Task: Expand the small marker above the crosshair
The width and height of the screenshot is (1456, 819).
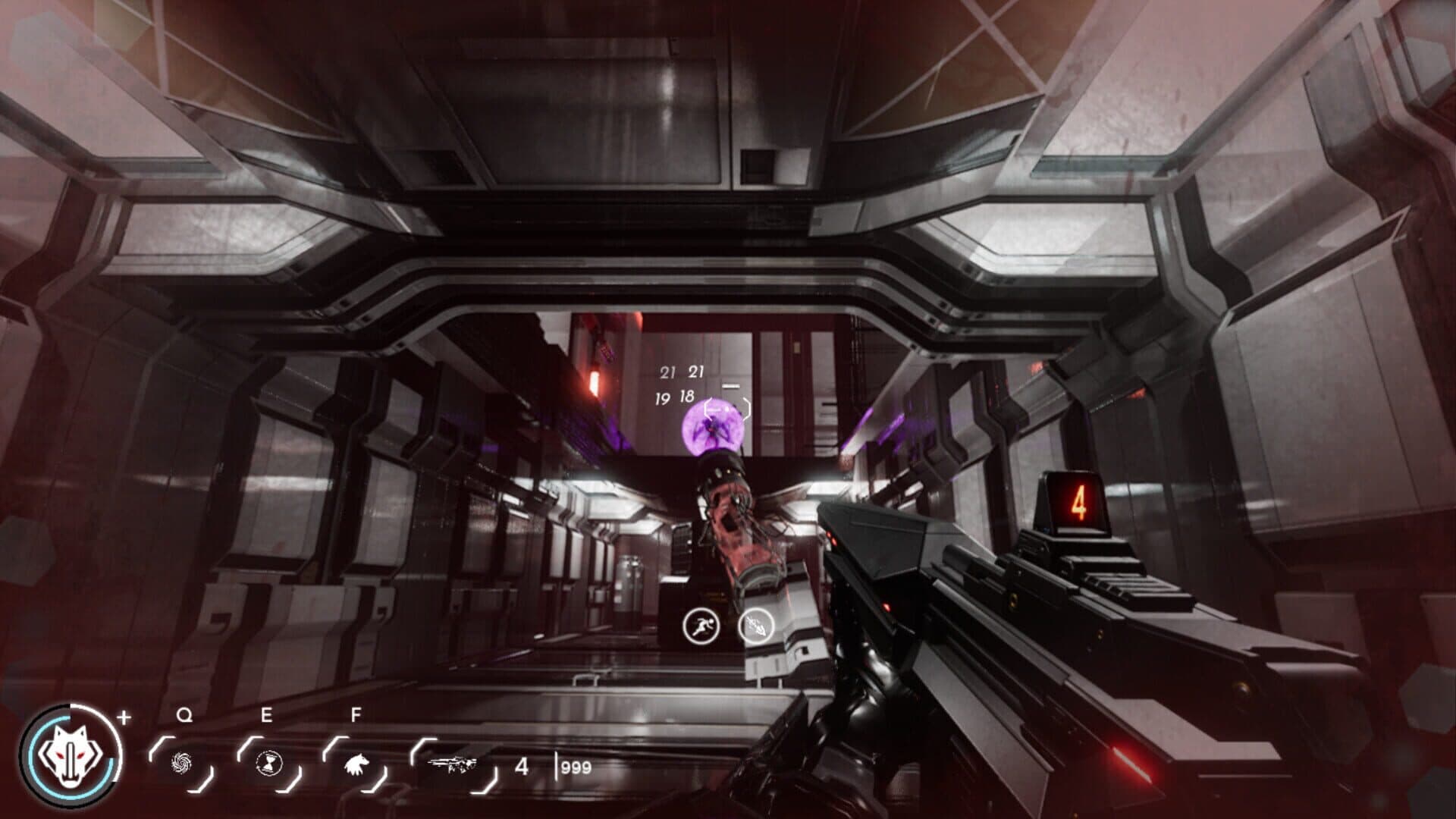Action: point(730,385)
